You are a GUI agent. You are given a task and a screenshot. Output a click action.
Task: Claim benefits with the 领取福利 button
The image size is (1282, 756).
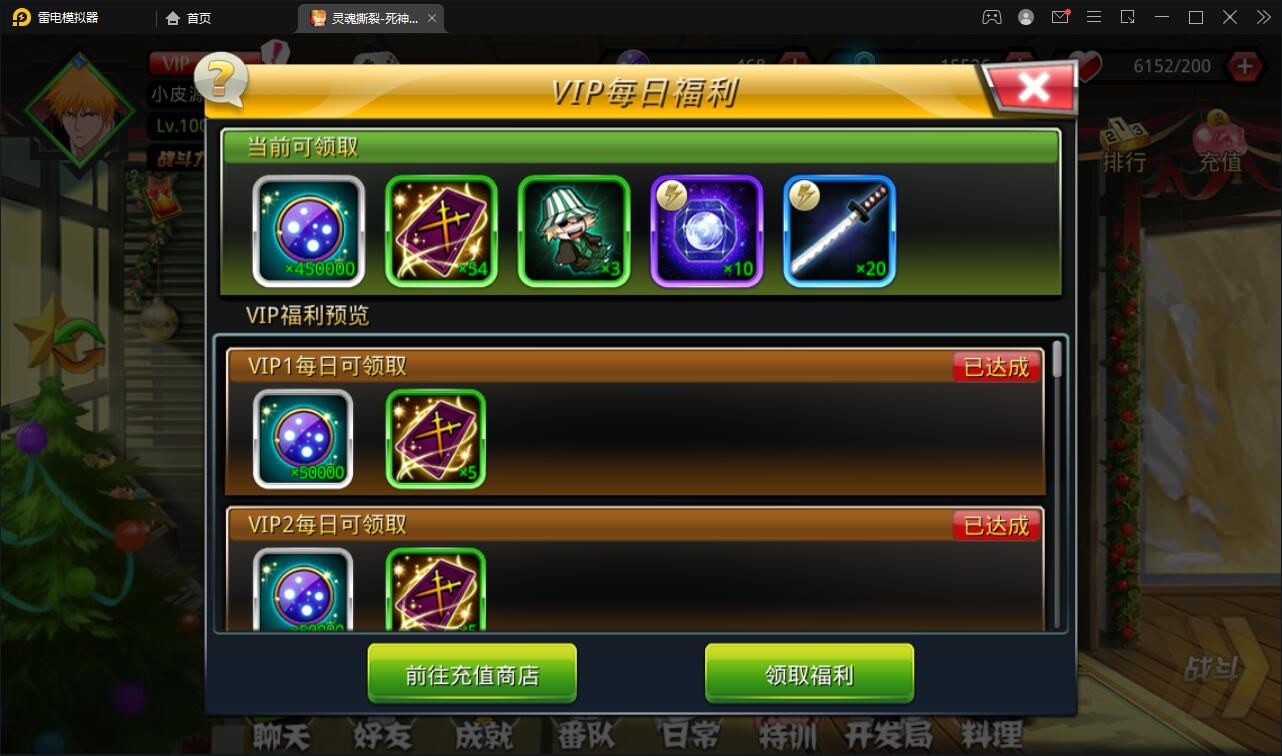pyautogui.click(x=809, y=674)
